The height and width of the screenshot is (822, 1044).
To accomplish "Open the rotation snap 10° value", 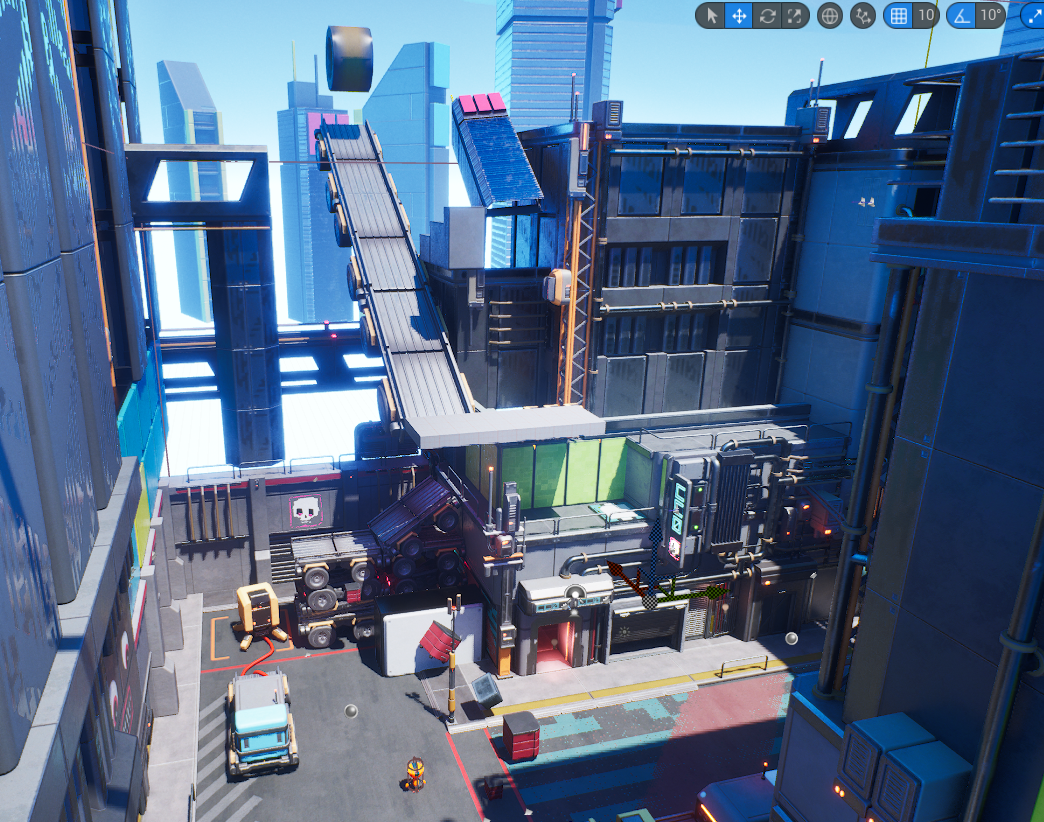I will (x=990, y=15).
